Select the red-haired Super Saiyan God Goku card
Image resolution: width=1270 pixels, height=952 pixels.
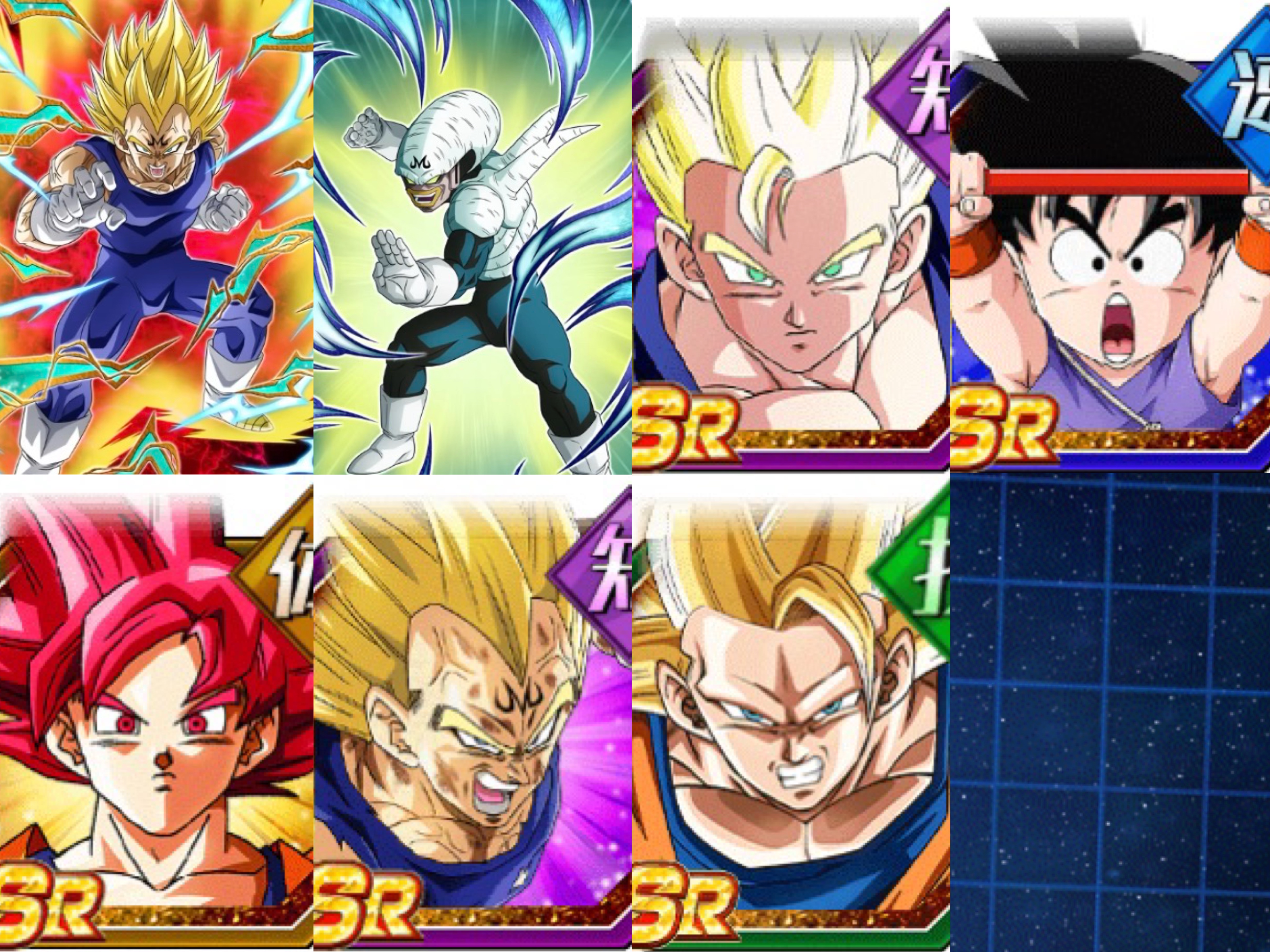tap(156, 717)
